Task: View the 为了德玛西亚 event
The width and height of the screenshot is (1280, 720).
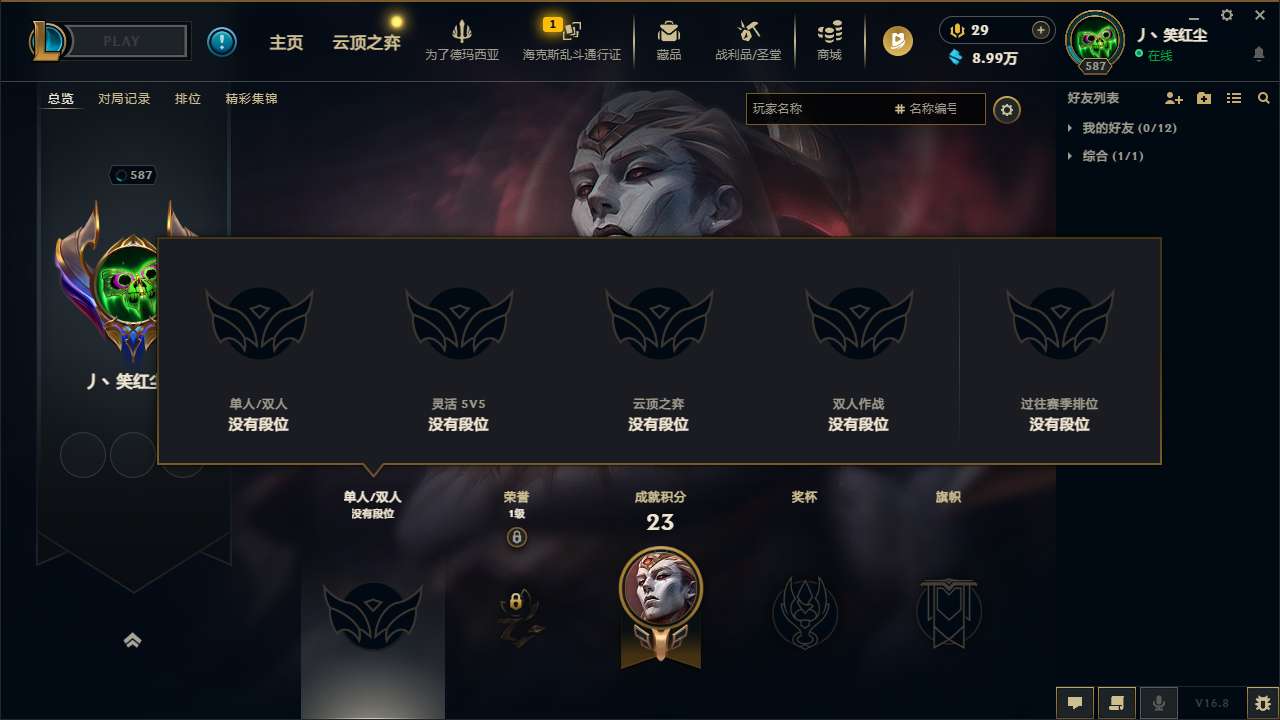Action: coord(462,40)
